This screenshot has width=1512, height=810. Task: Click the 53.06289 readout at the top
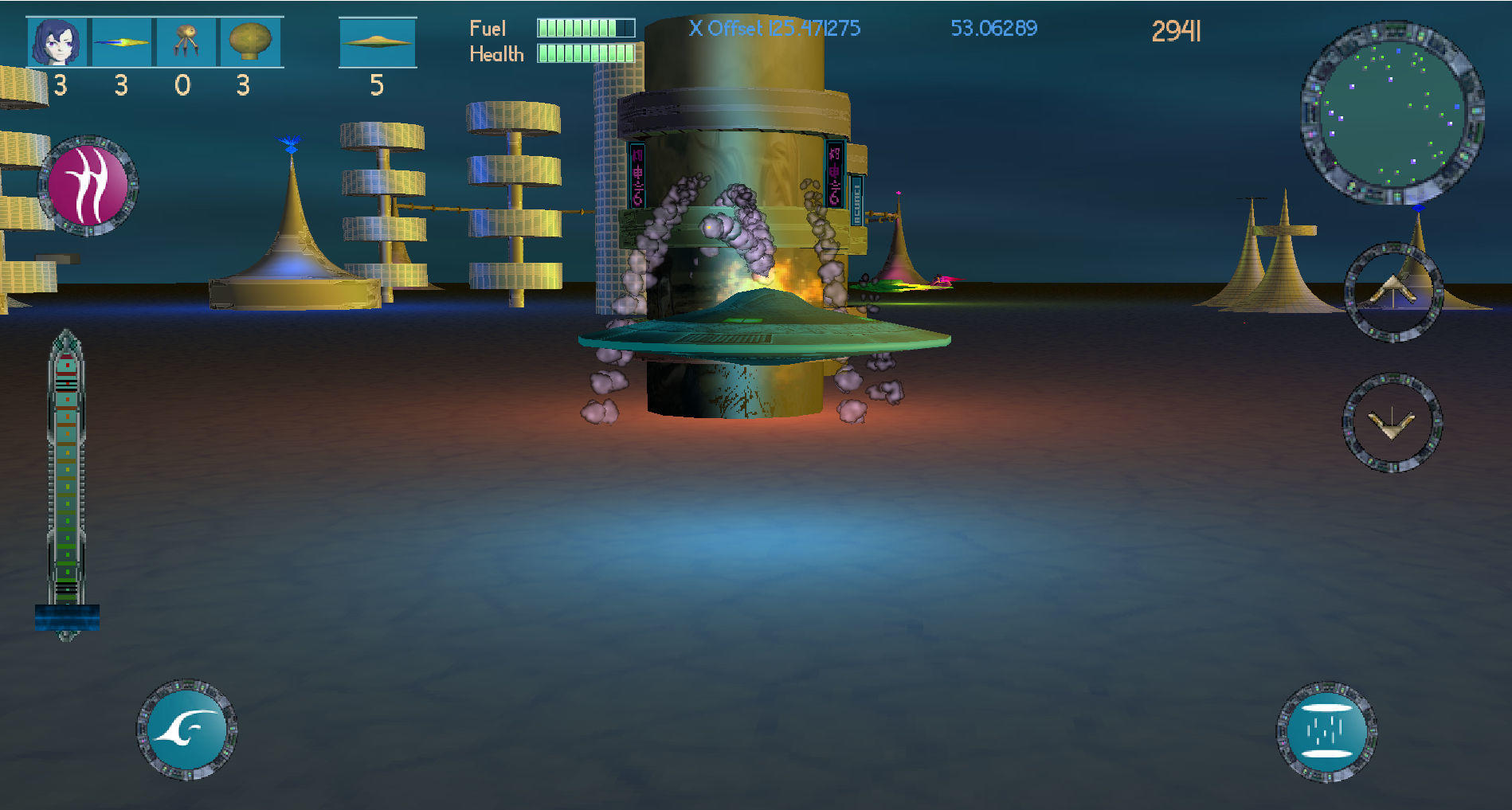(993, 29)
